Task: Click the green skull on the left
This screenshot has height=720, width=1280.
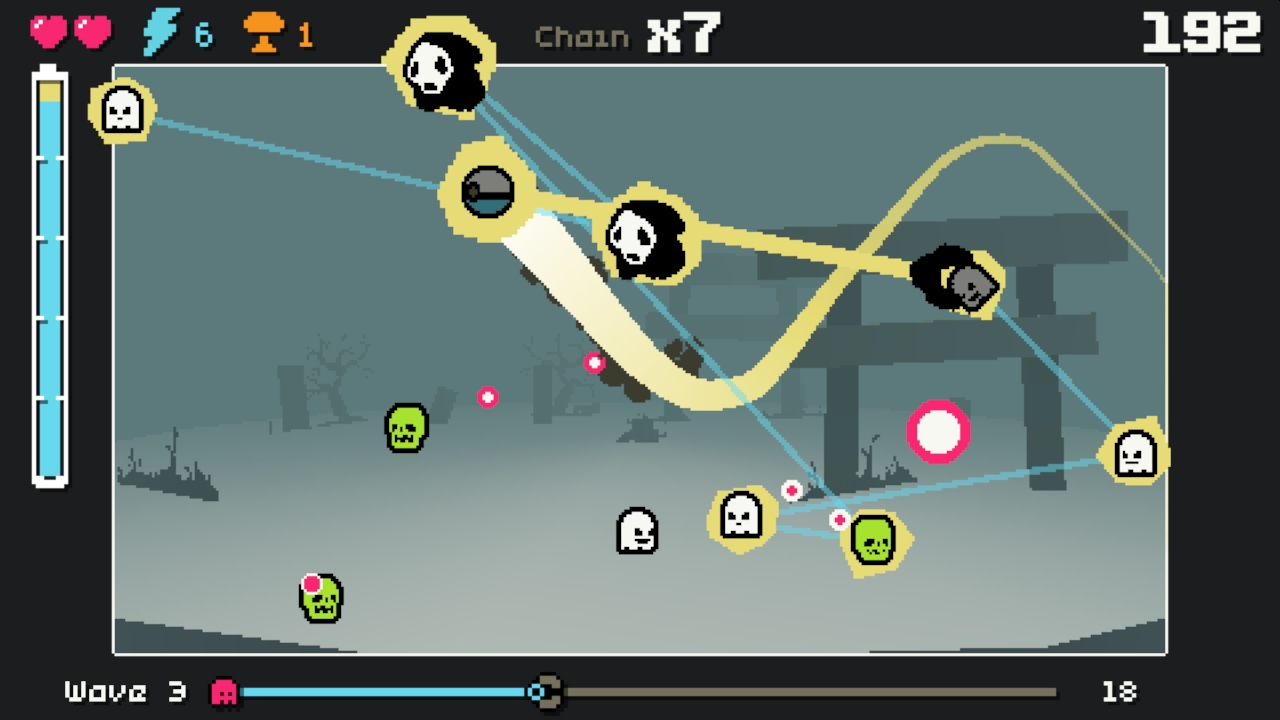Action: [405, 427]
